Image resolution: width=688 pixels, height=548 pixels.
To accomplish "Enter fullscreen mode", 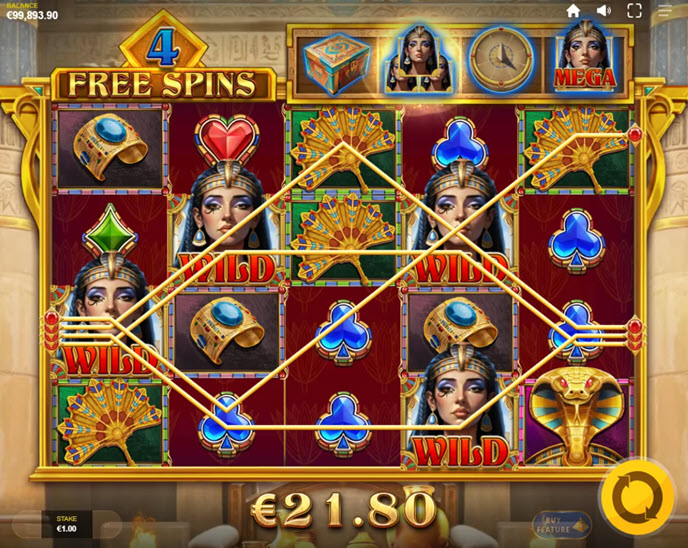I will tap(634, 11).
